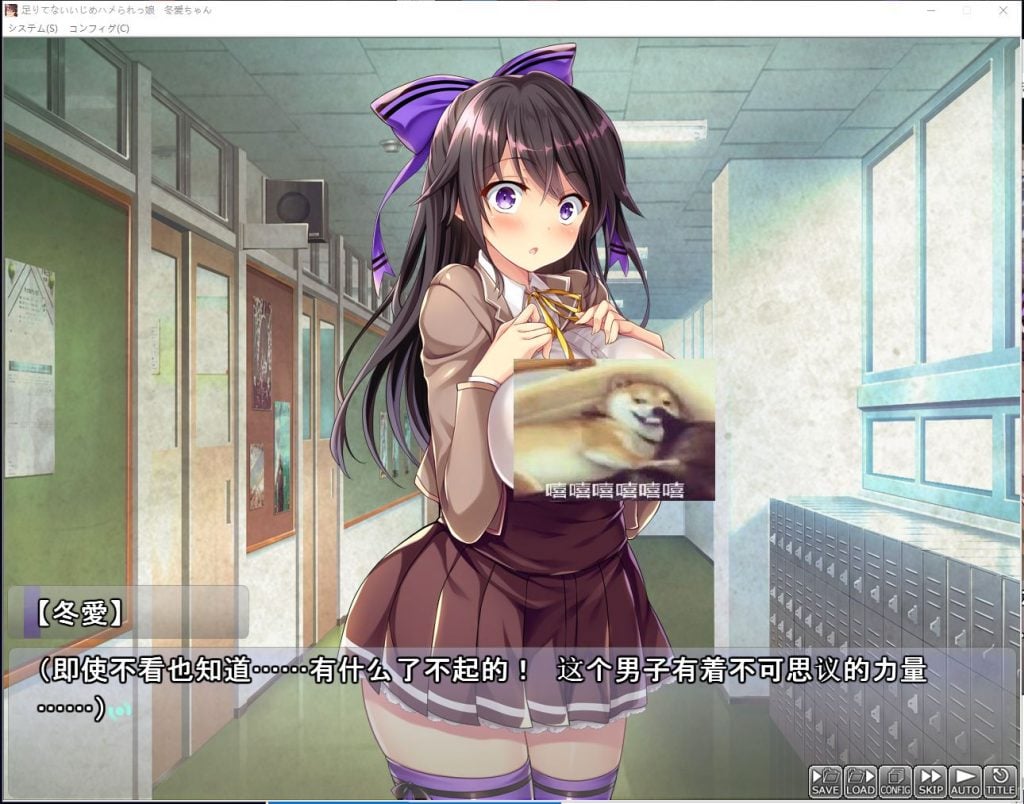Open the SAVE game screen
The image size is (1024, 804).
[x=826, y=781]
